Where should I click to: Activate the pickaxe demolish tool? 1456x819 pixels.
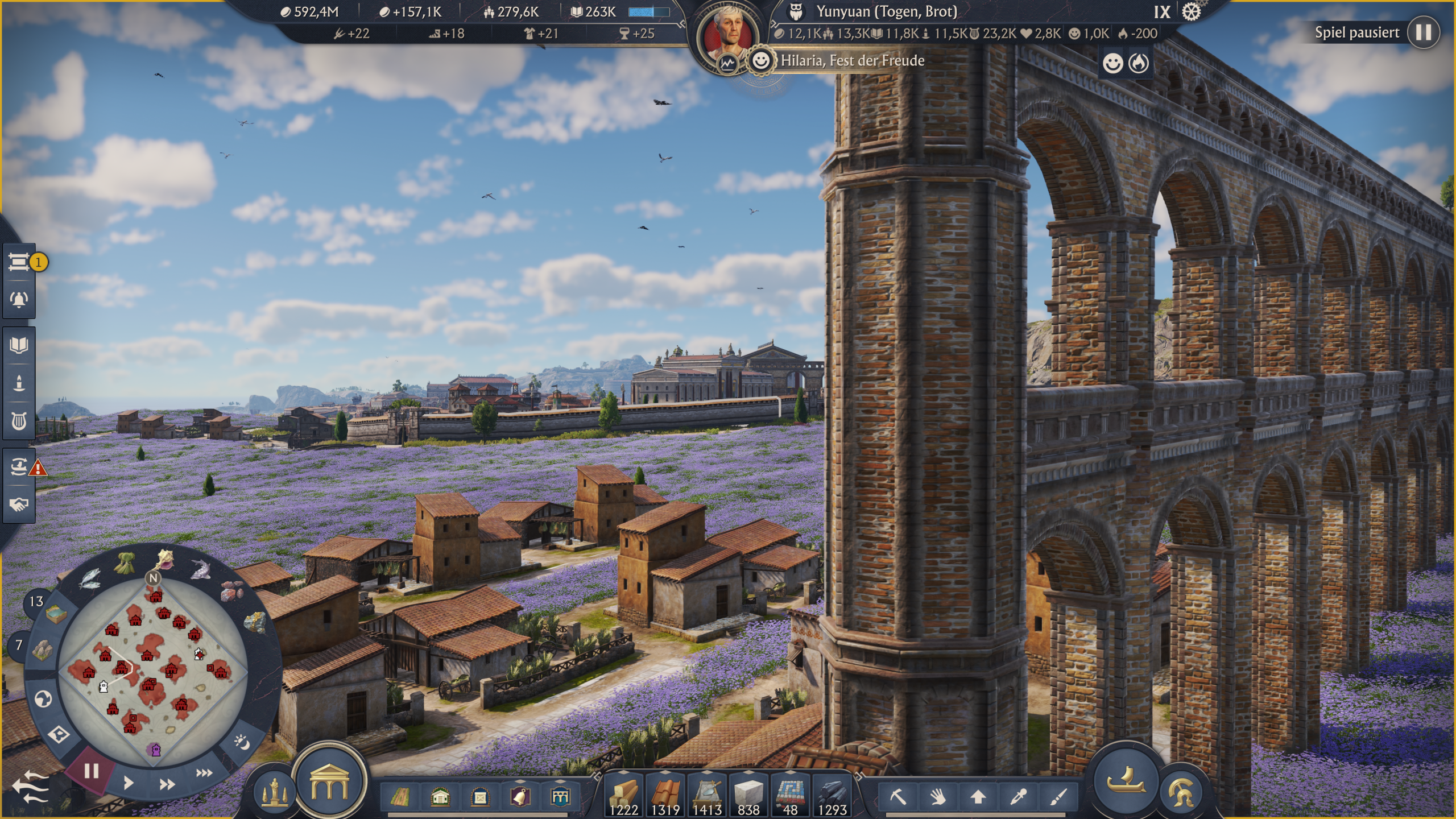898,796
